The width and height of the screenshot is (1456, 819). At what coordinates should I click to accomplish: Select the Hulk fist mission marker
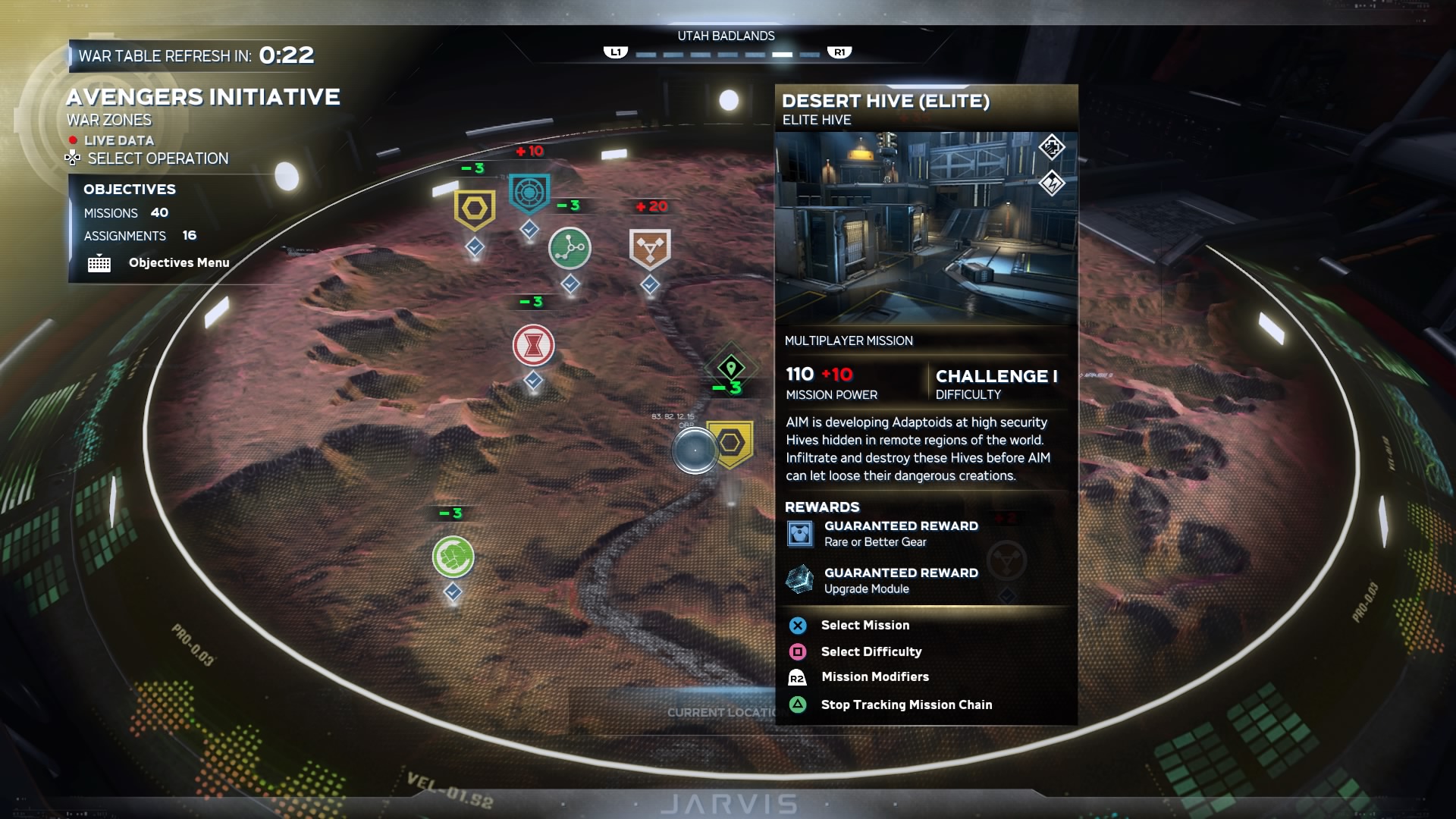(x=453, y=557)
